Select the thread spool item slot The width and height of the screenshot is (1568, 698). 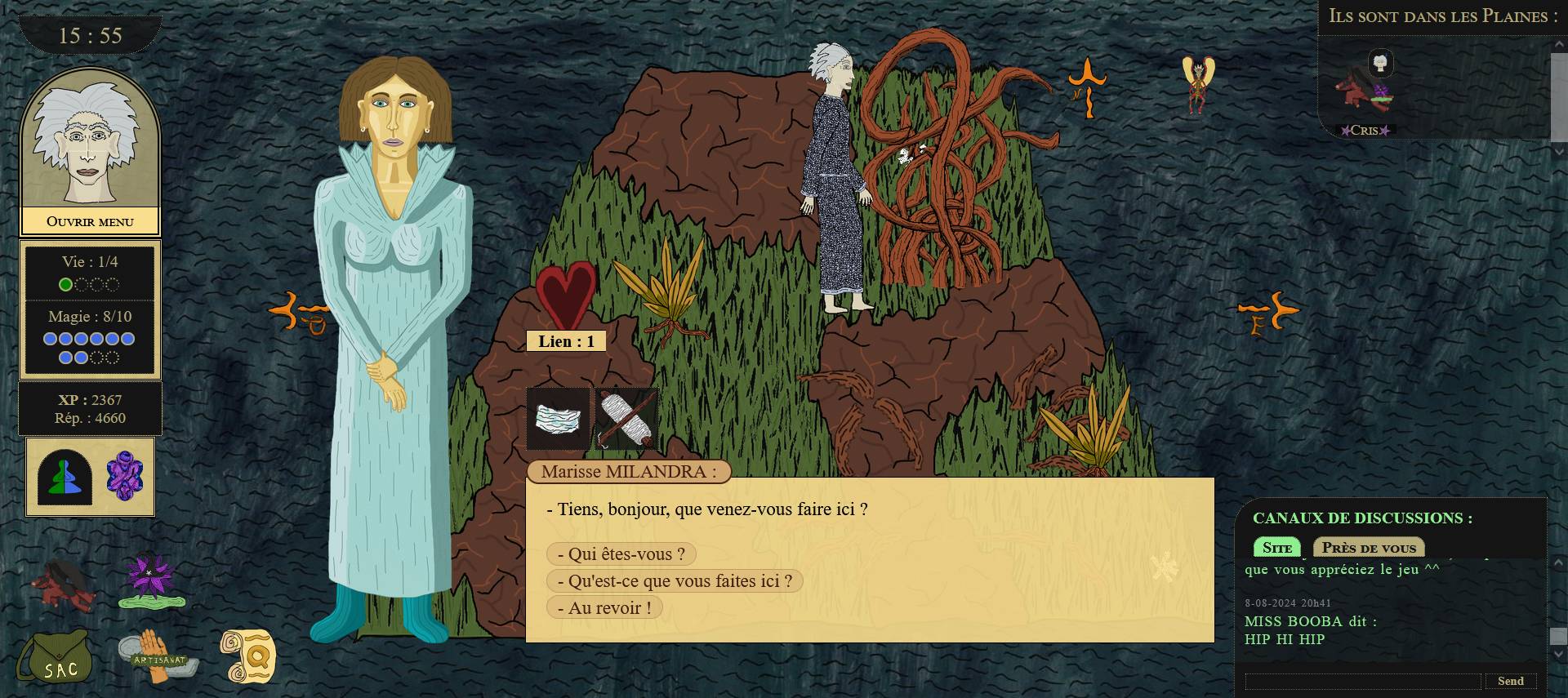[626, 419]
